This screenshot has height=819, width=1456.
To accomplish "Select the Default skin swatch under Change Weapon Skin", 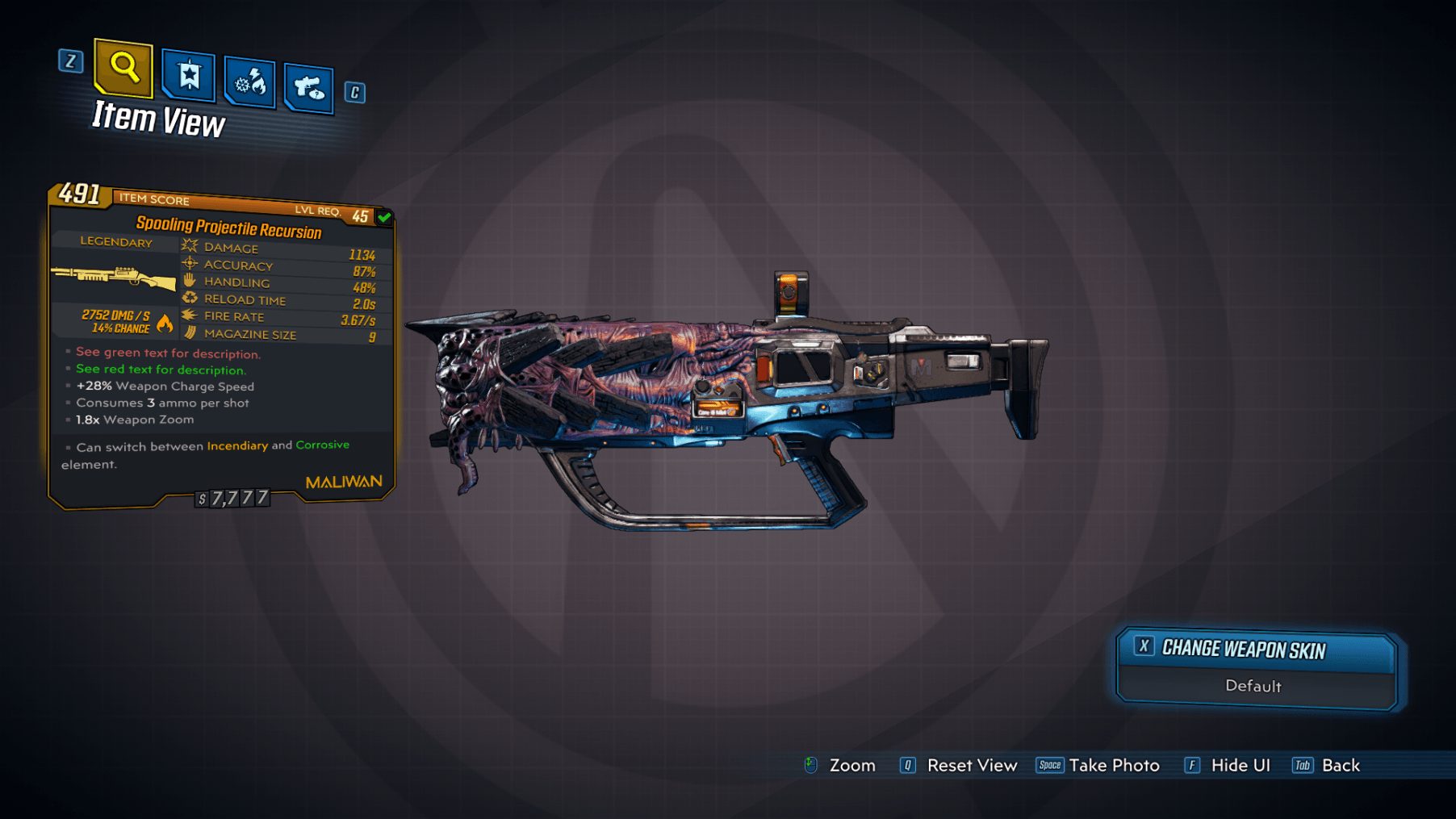I will pos(1254,687).
